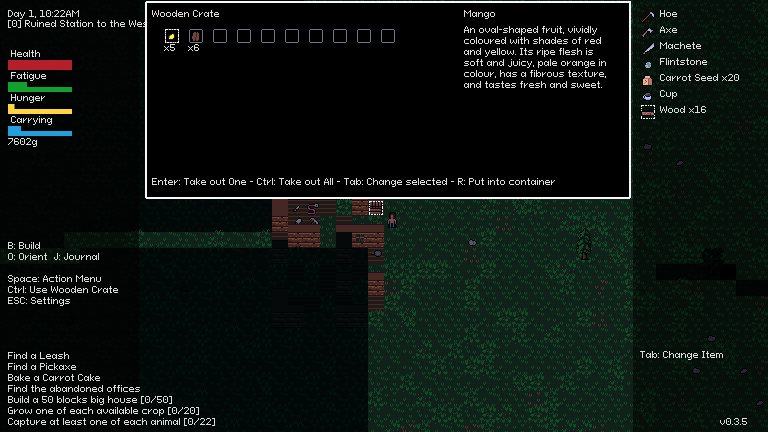
Task: Select the Axe from the inventory
Action: pos(667,30)
